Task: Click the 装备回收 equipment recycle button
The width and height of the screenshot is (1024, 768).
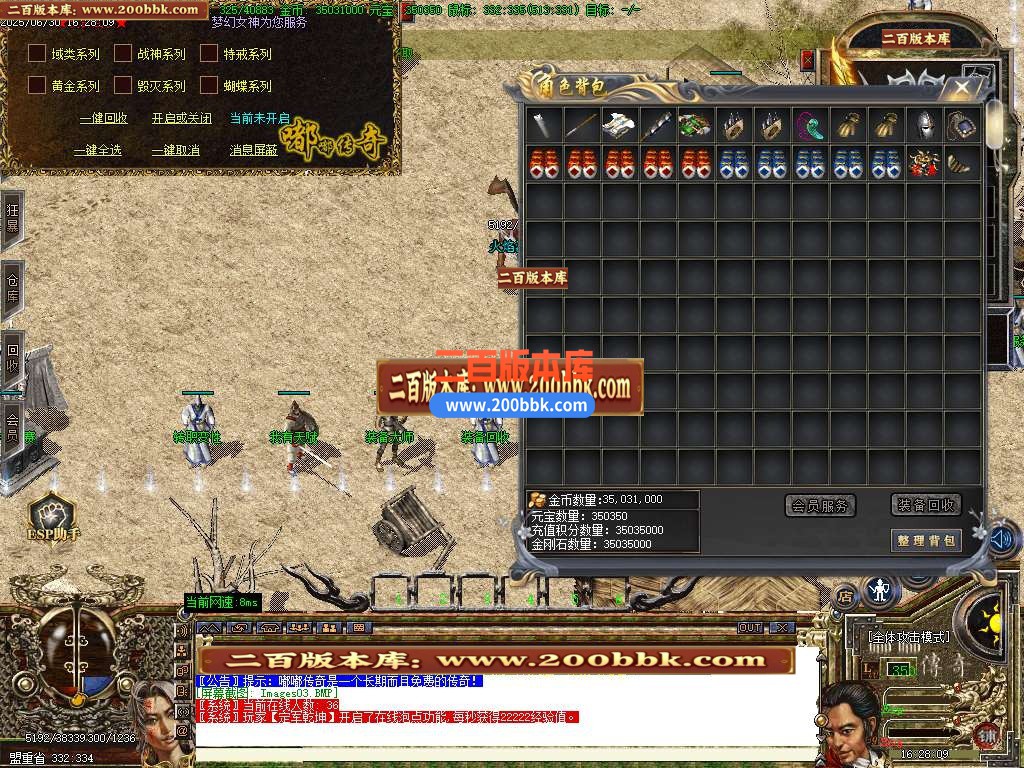Action: (925, 505)
